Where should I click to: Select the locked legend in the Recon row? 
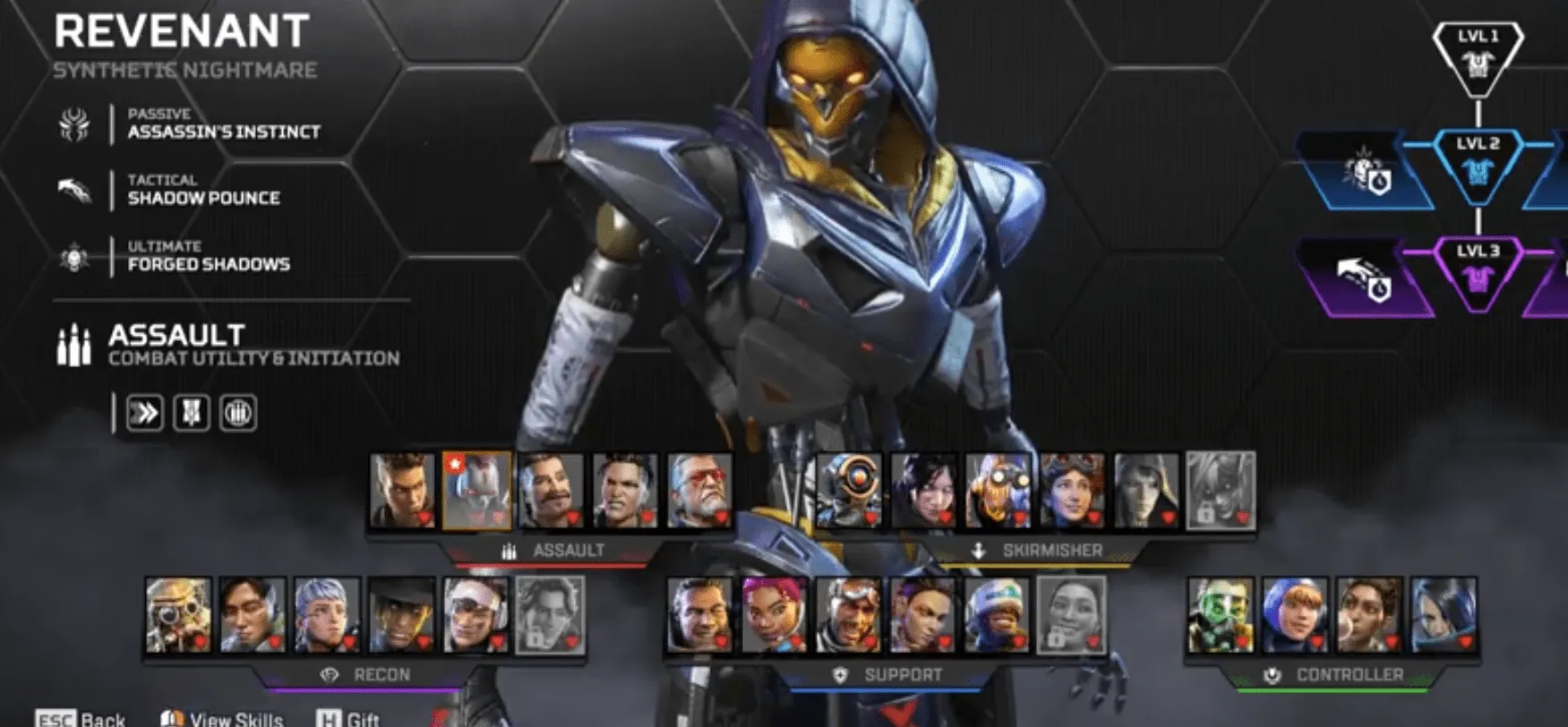pyautogui.click(x=551, y=615)
